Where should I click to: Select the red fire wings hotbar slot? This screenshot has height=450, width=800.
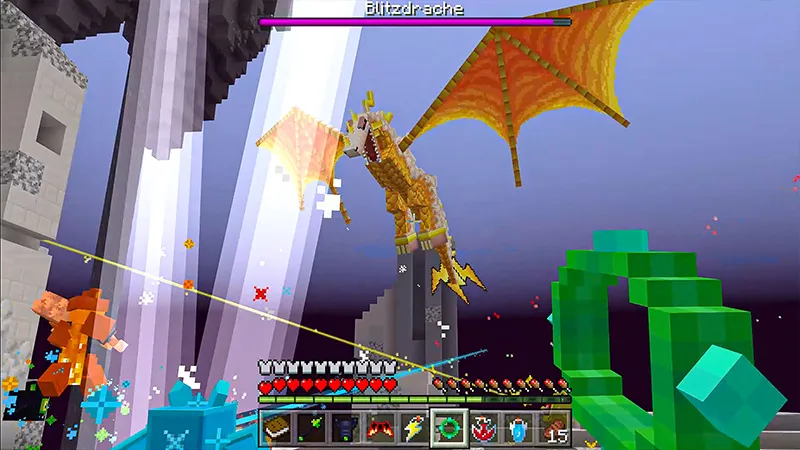point(380,427)
